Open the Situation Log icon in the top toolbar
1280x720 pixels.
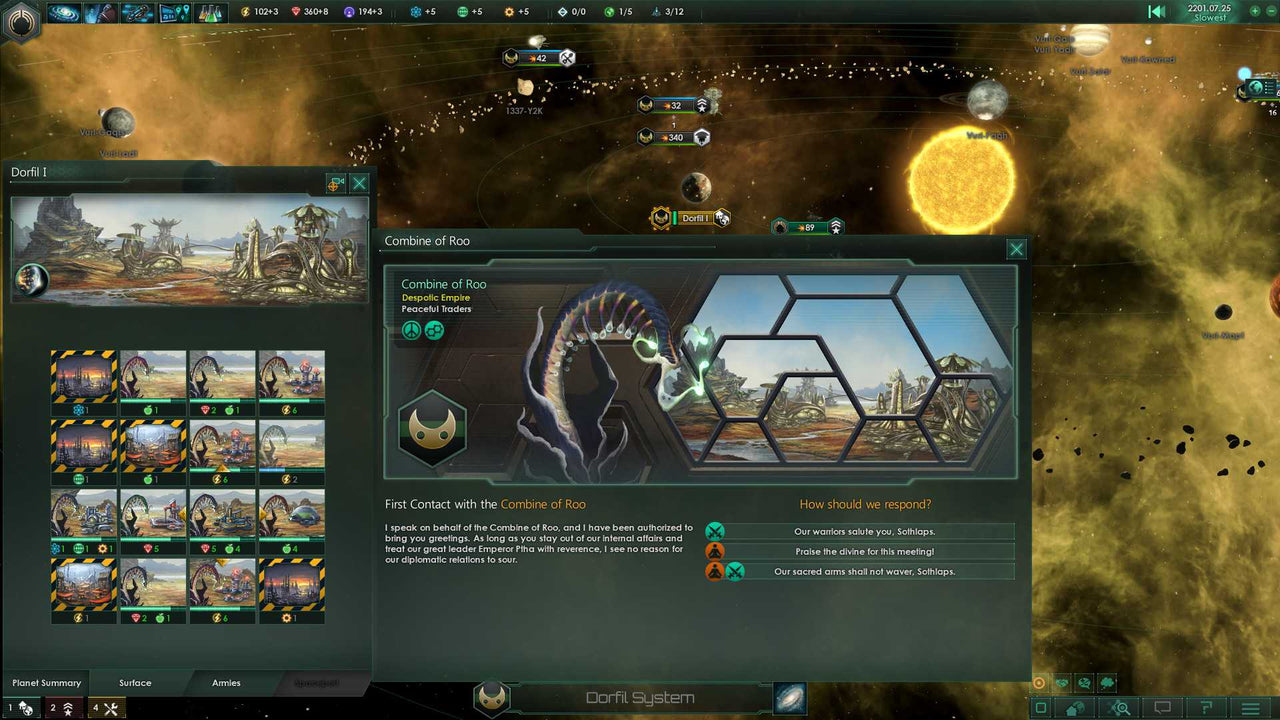[100, 13]
